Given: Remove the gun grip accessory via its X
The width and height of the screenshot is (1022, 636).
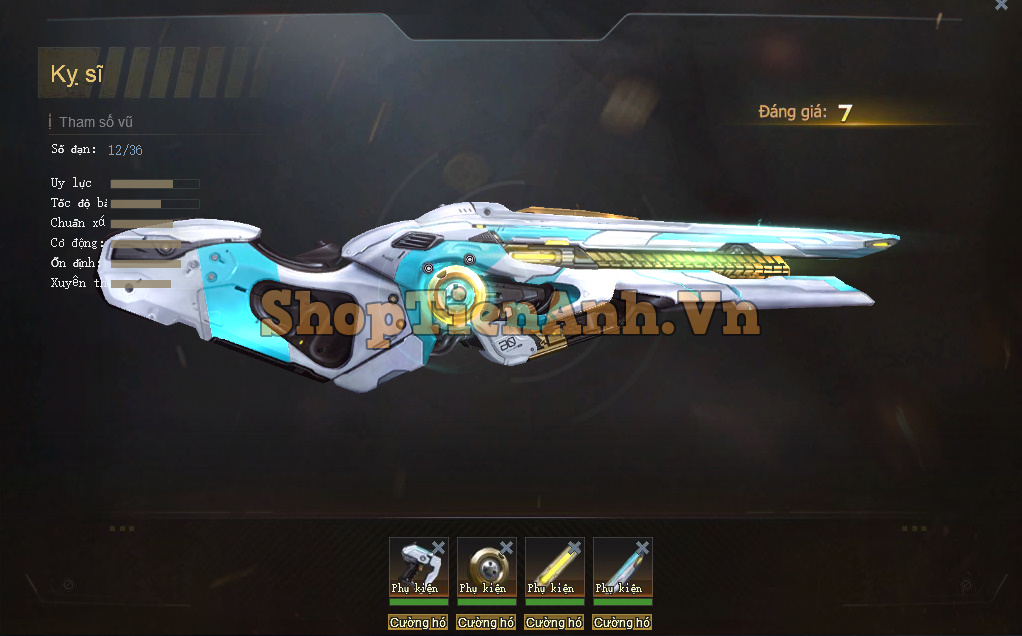Looking at the screenshot, I should point(438,548).
